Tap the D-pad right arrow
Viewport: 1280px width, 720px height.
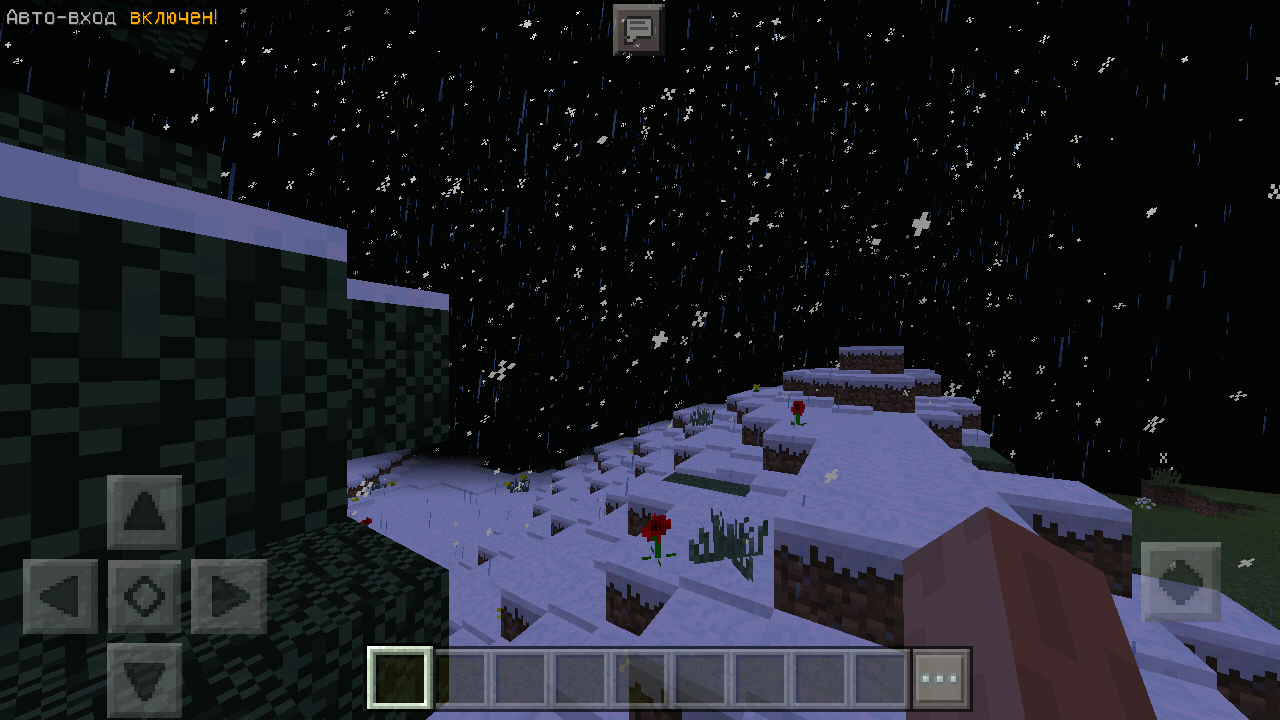click(x=229, y=596)
